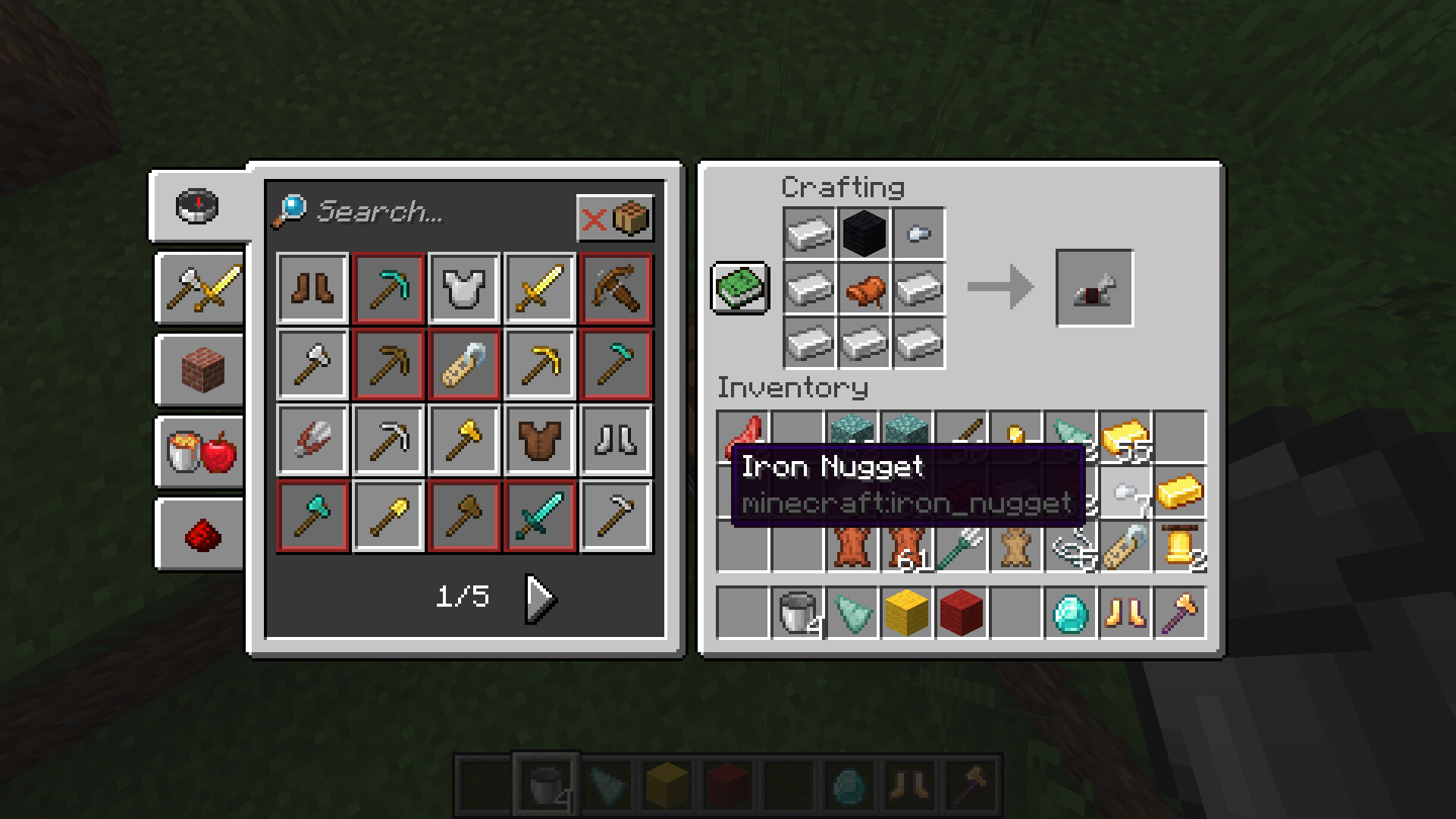Select the diamond in the hotbar
The image size is (1456, 819).
coord(1071,613)
